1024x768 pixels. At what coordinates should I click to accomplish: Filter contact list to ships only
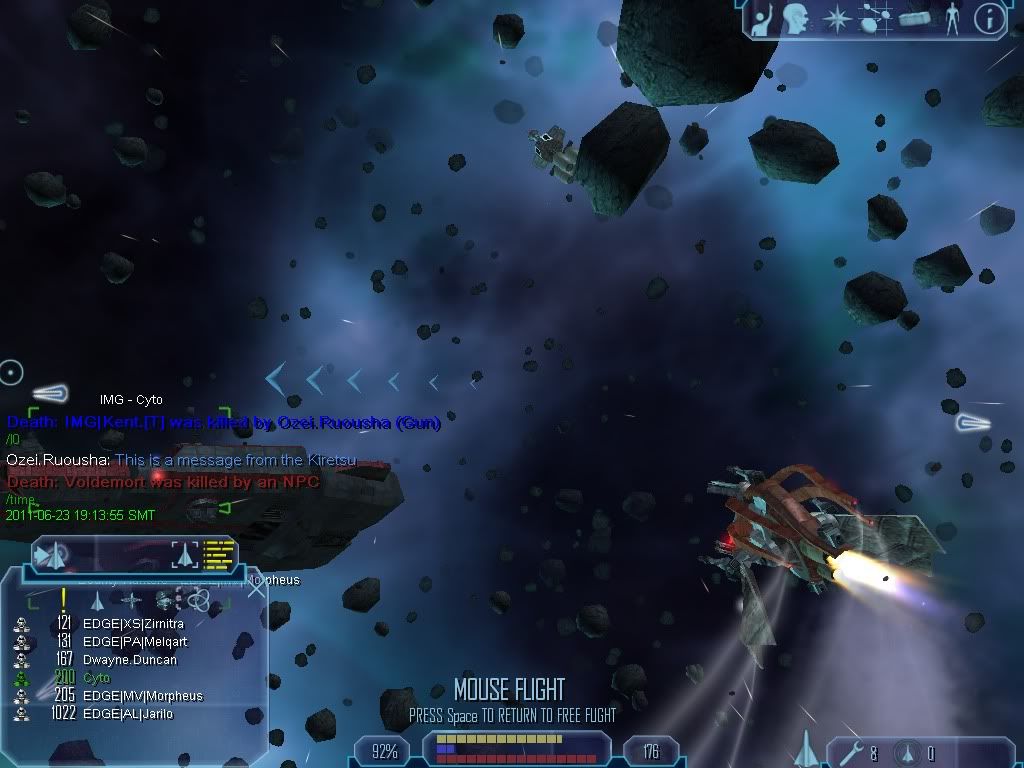97,601
